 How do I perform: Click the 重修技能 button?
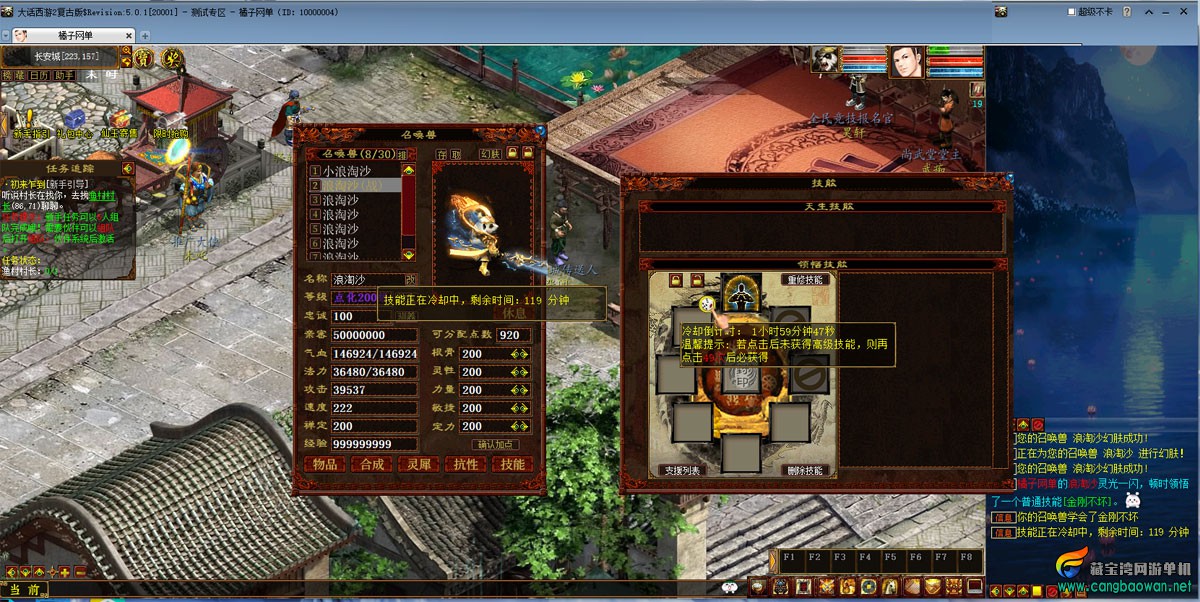(x=805, y=279)
